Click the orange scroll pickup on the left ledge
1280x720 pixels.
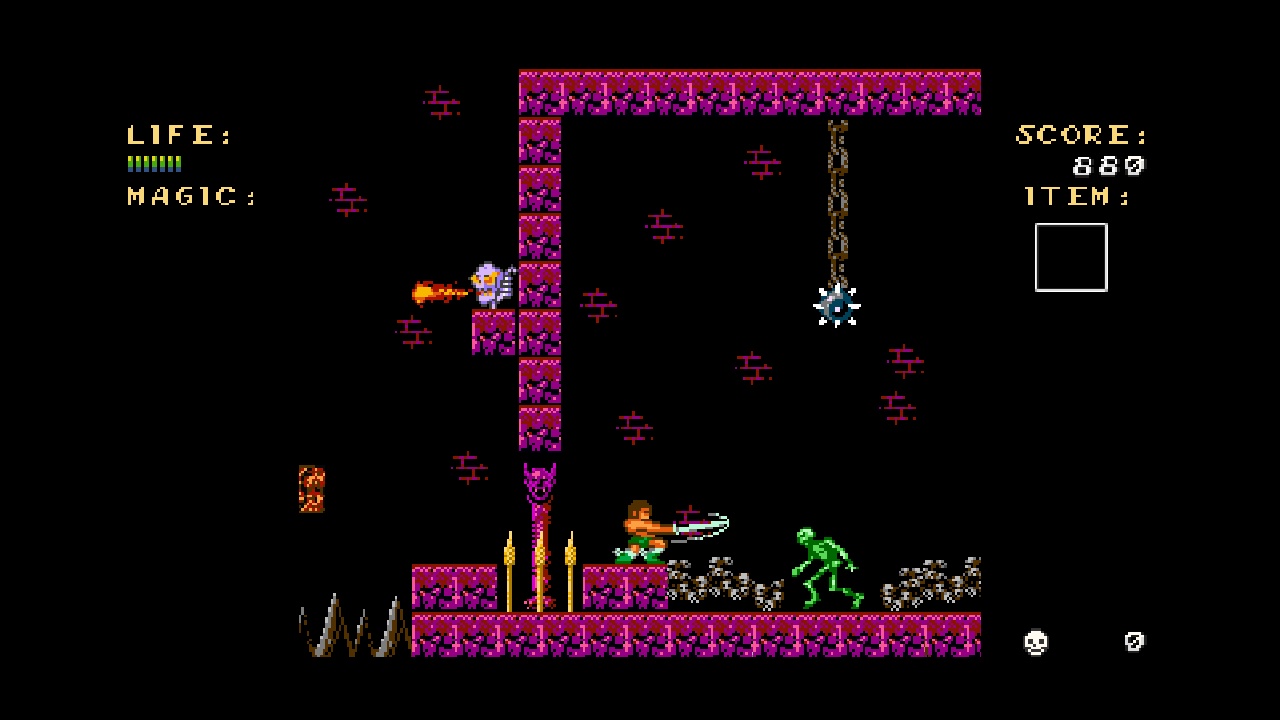[311, 488]
